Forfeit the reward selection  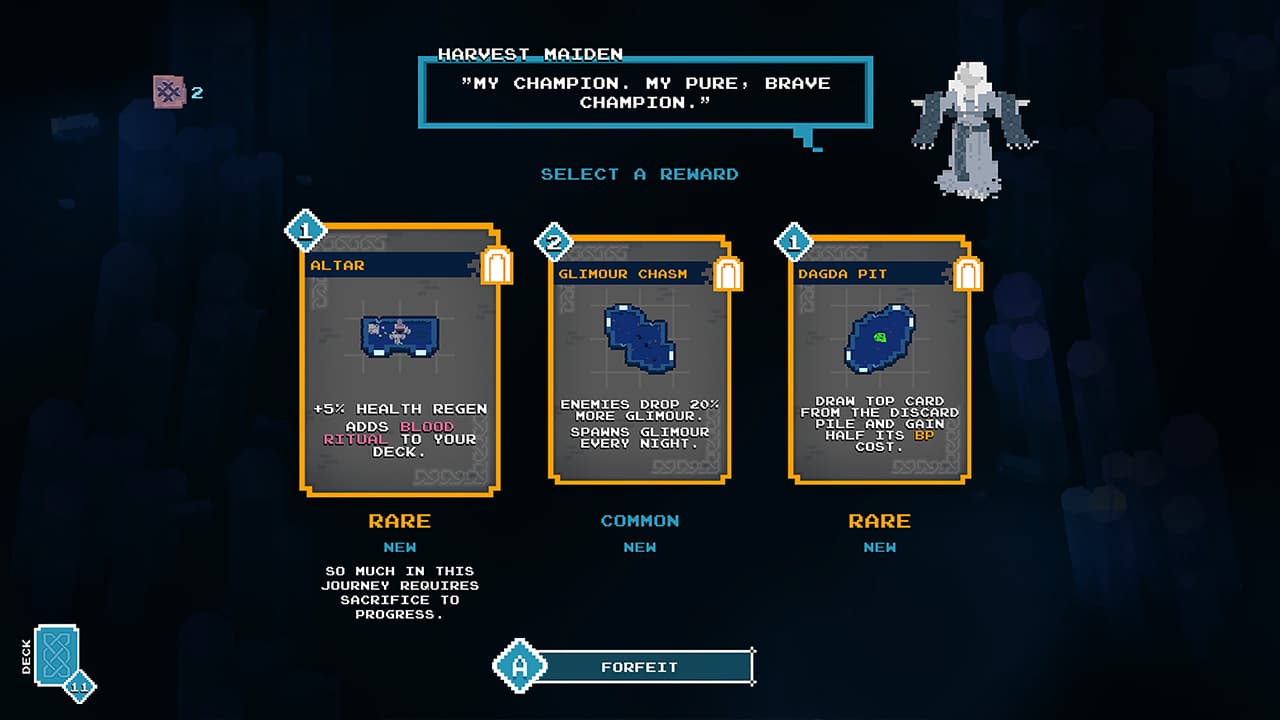[640, 667]
